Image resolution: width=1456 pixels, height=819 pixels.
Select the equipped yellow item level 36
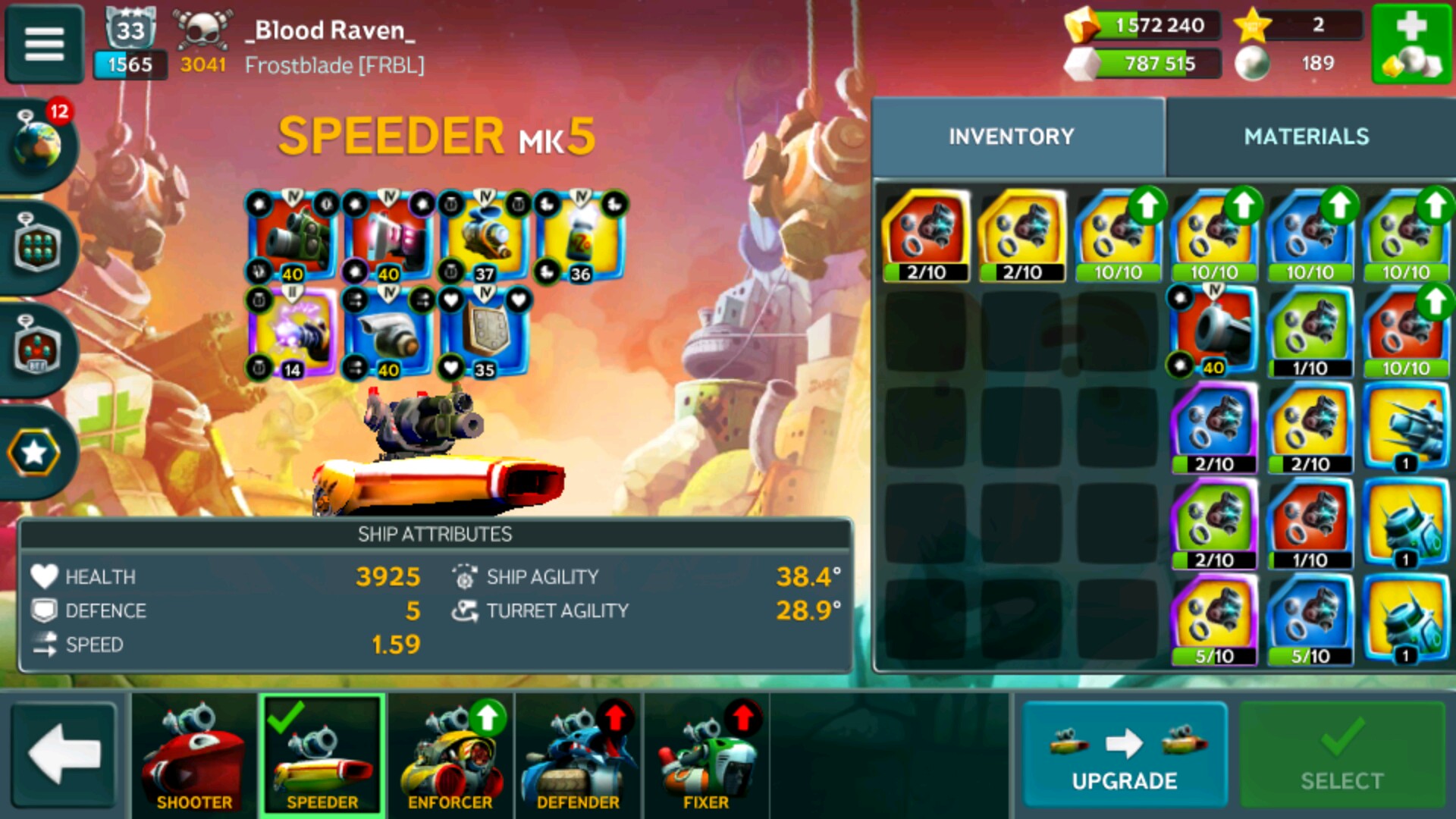pyautogui.click(x=581, y=237)
